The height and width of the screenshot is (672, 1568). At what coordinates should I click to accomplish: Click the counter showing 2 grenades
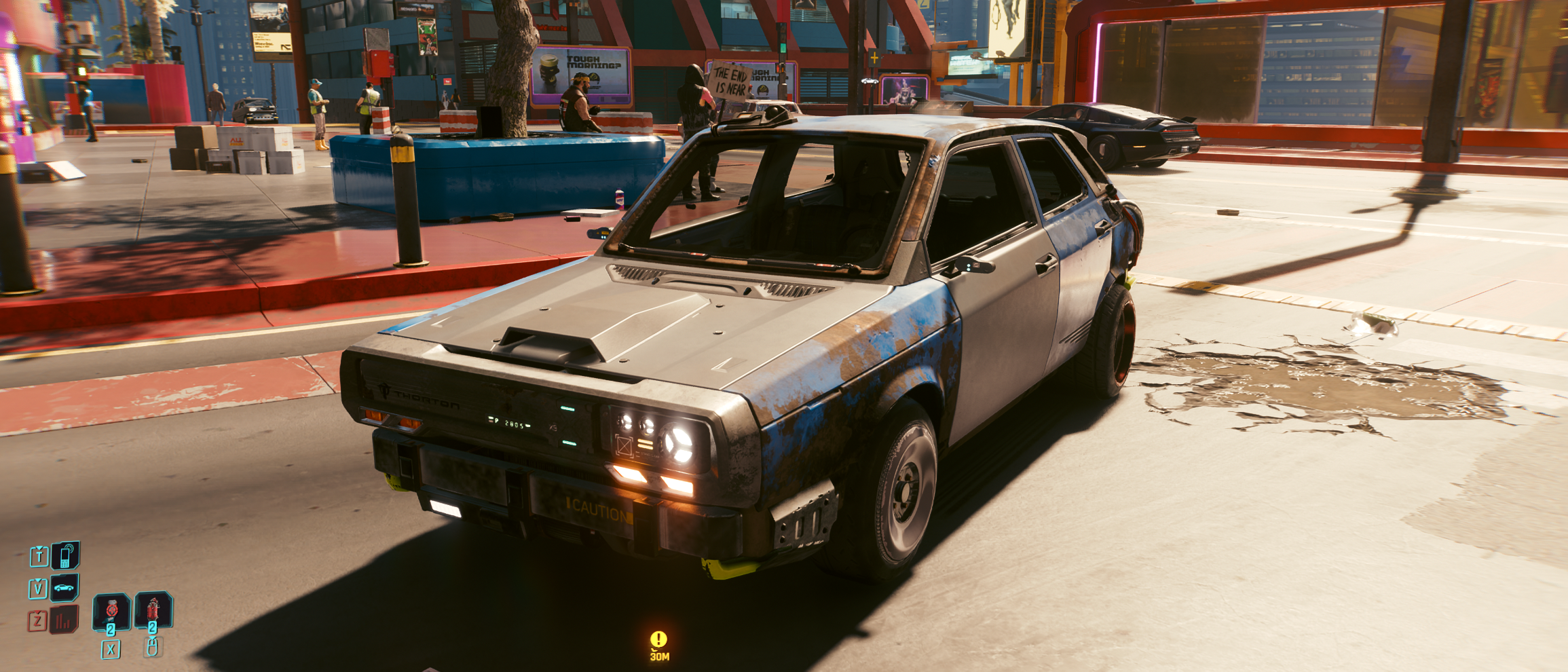point(152,629)
